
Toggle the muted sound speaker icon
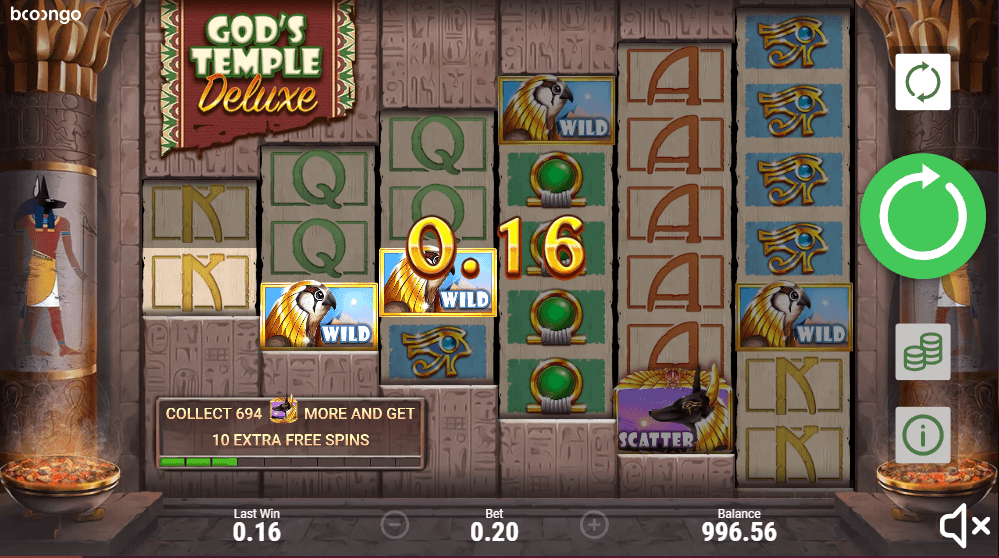tap(964, 524)
